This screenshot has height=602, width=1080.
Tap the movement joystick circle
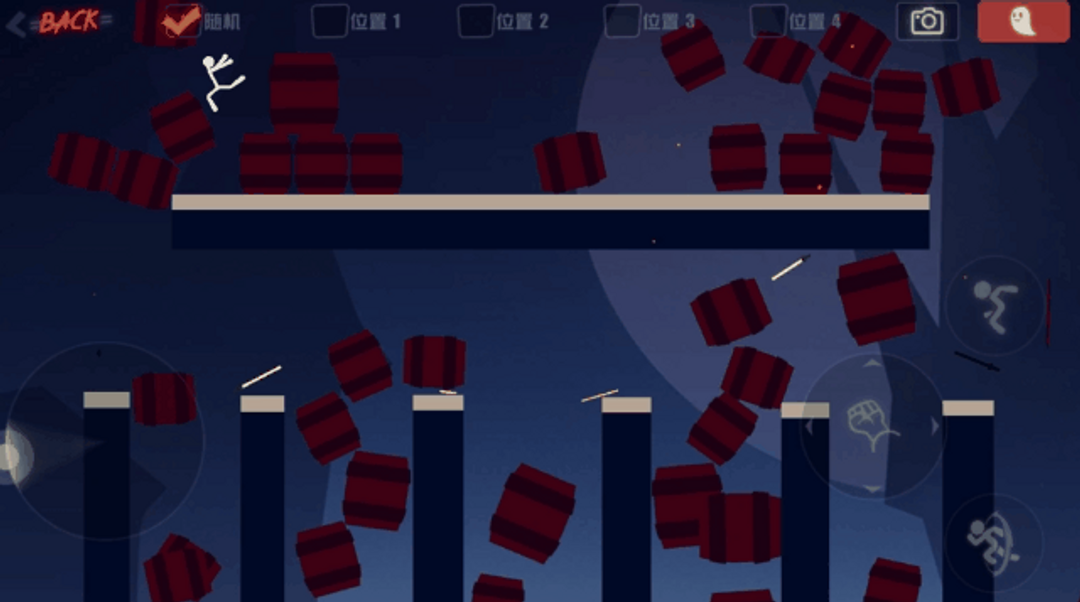tap(105, 441)
